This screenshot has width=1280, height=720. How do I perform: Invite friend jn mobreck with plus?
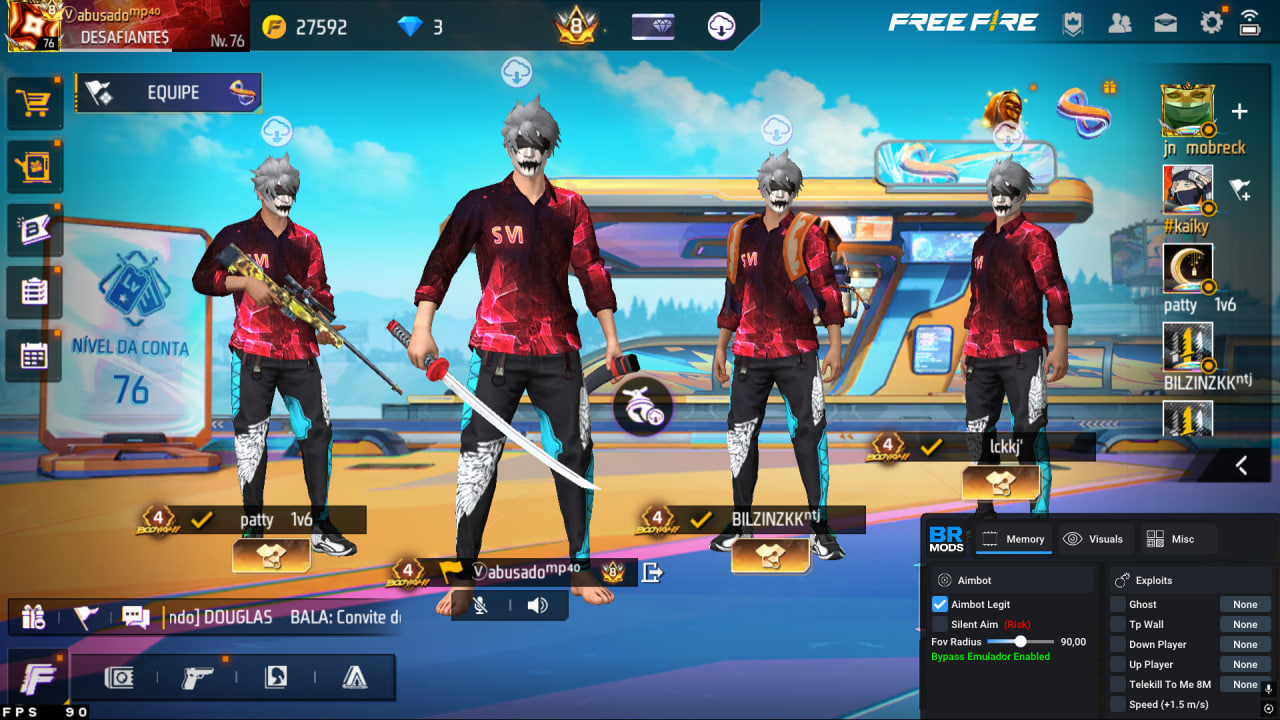pyautogui.click(x=1239, y=111)
